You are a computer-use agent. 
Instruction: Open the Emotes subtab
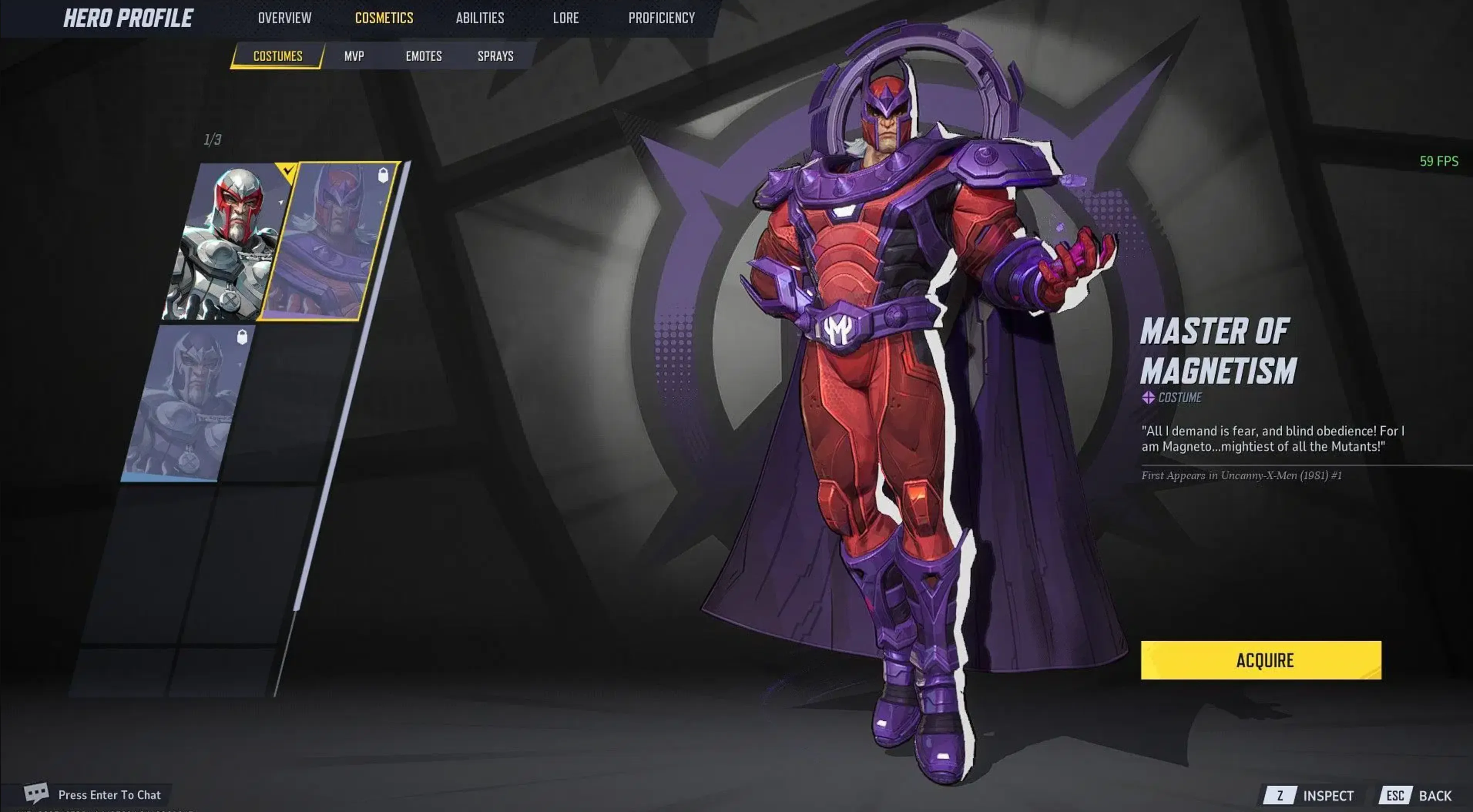[x=423, y=56]
